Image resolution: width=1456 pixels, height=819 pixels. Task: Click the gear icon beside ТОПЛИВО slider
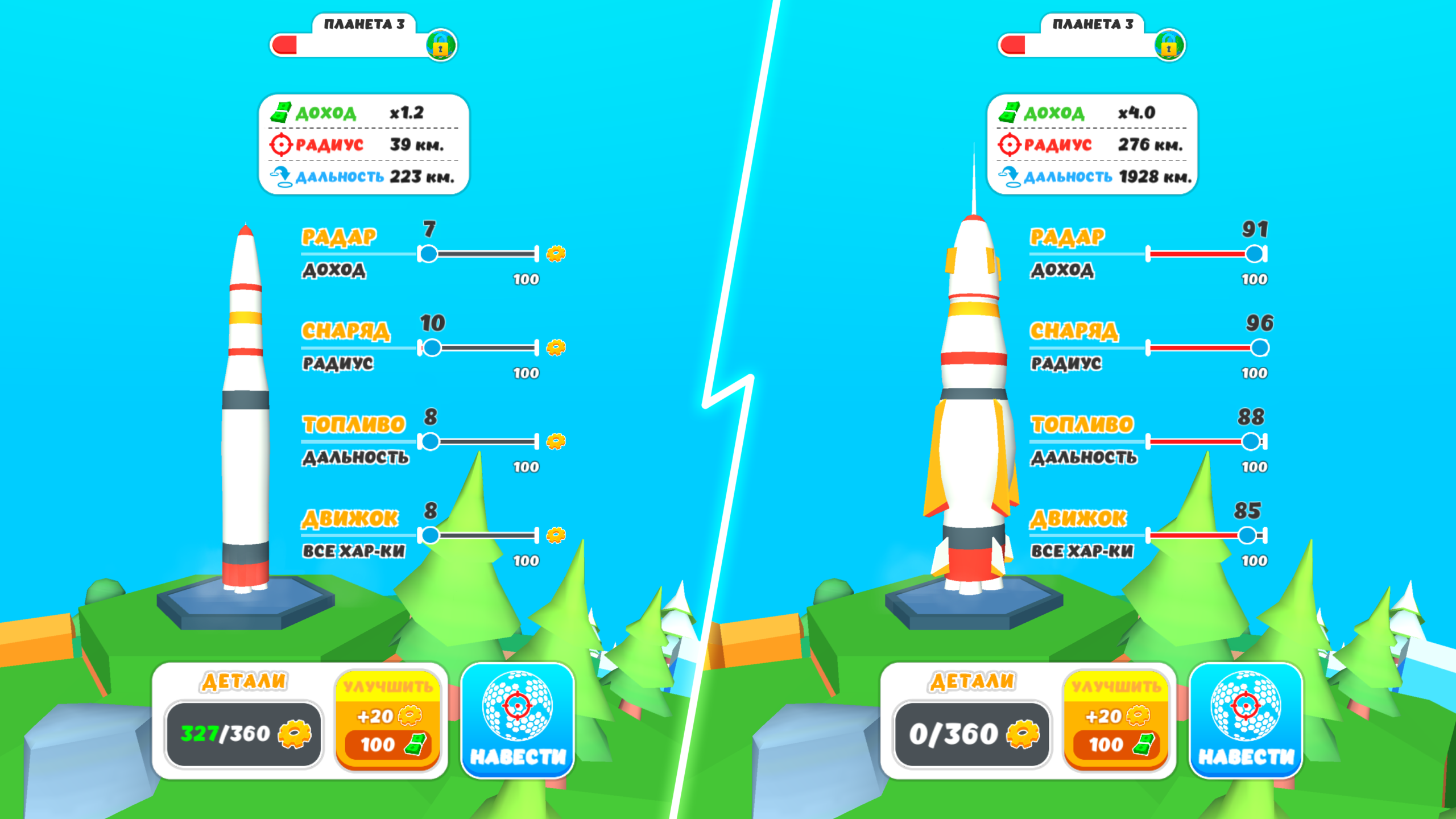(556, 441)
